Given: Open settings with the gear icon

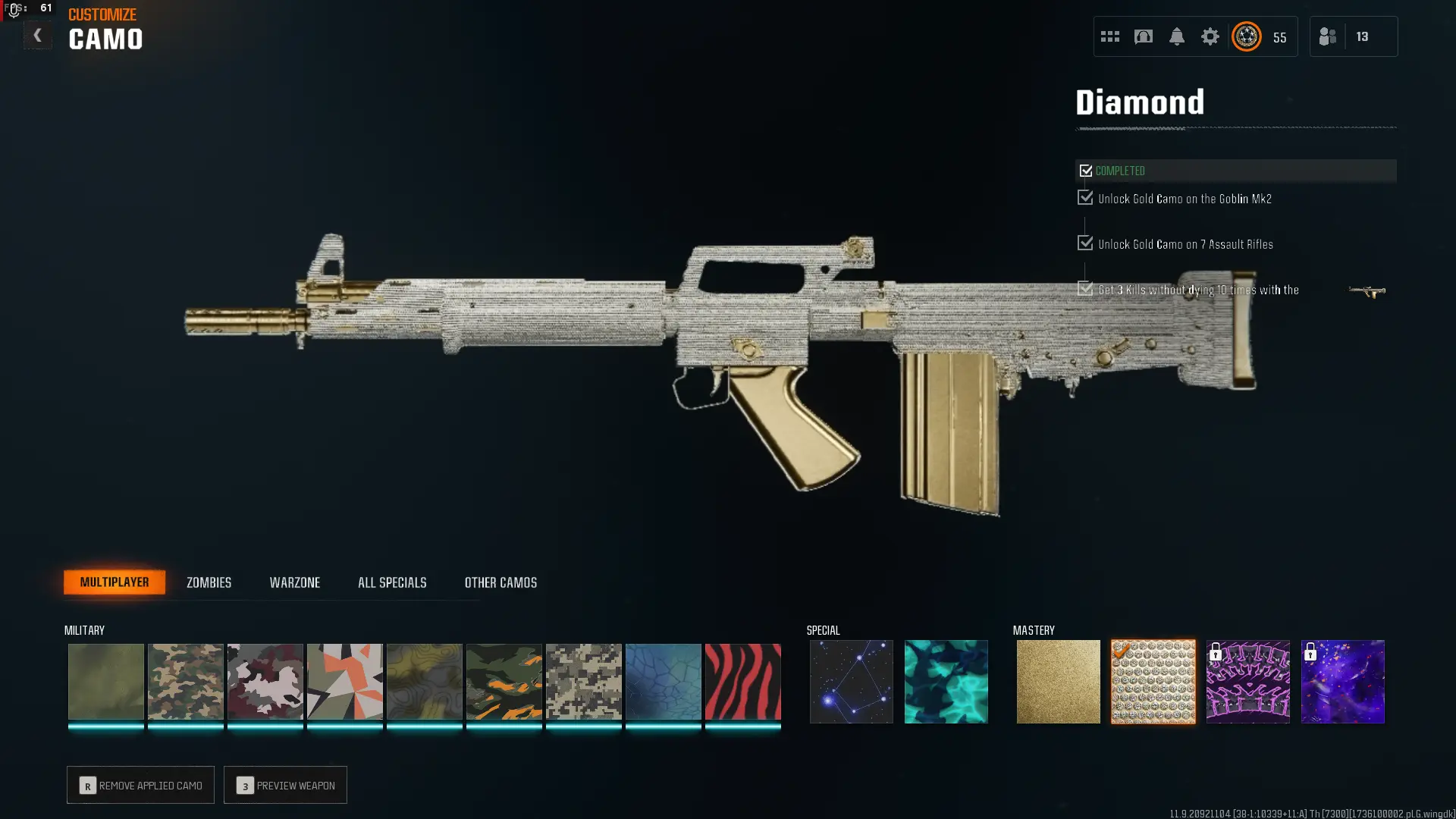Looking at the screenshot, I should (1210, 36).
